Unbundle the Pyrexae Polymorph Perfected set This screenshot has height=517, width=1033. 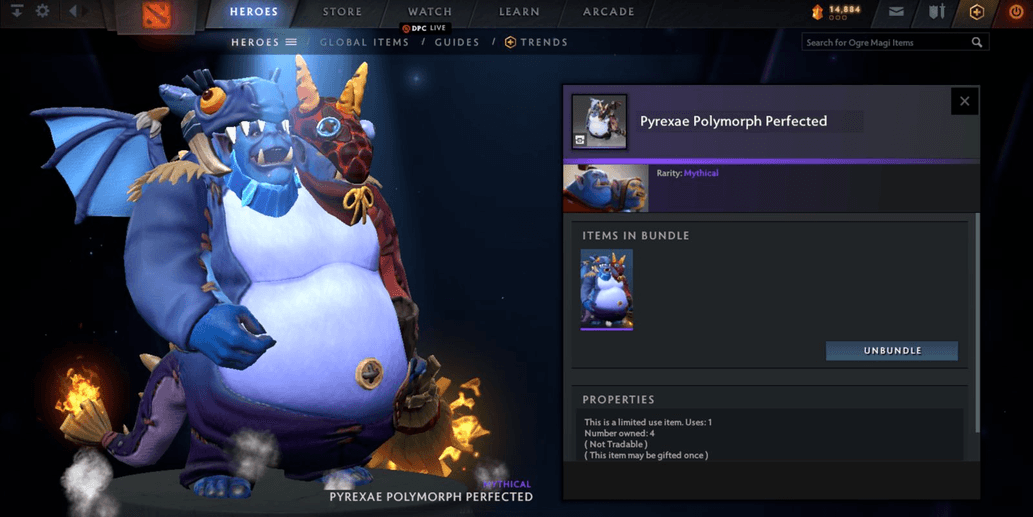click(891, 351)
